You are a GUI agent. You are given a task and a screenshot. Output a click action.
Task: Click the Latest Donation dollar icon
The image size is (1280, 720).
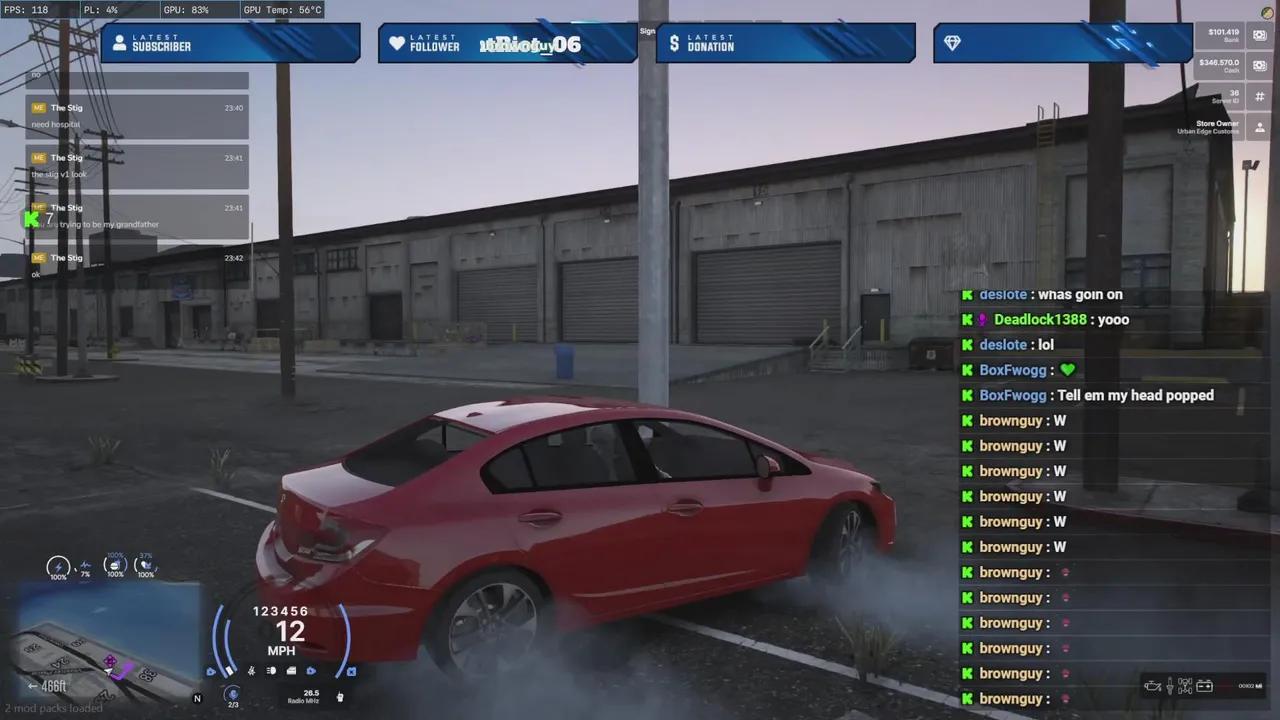(x=674, y=42)
